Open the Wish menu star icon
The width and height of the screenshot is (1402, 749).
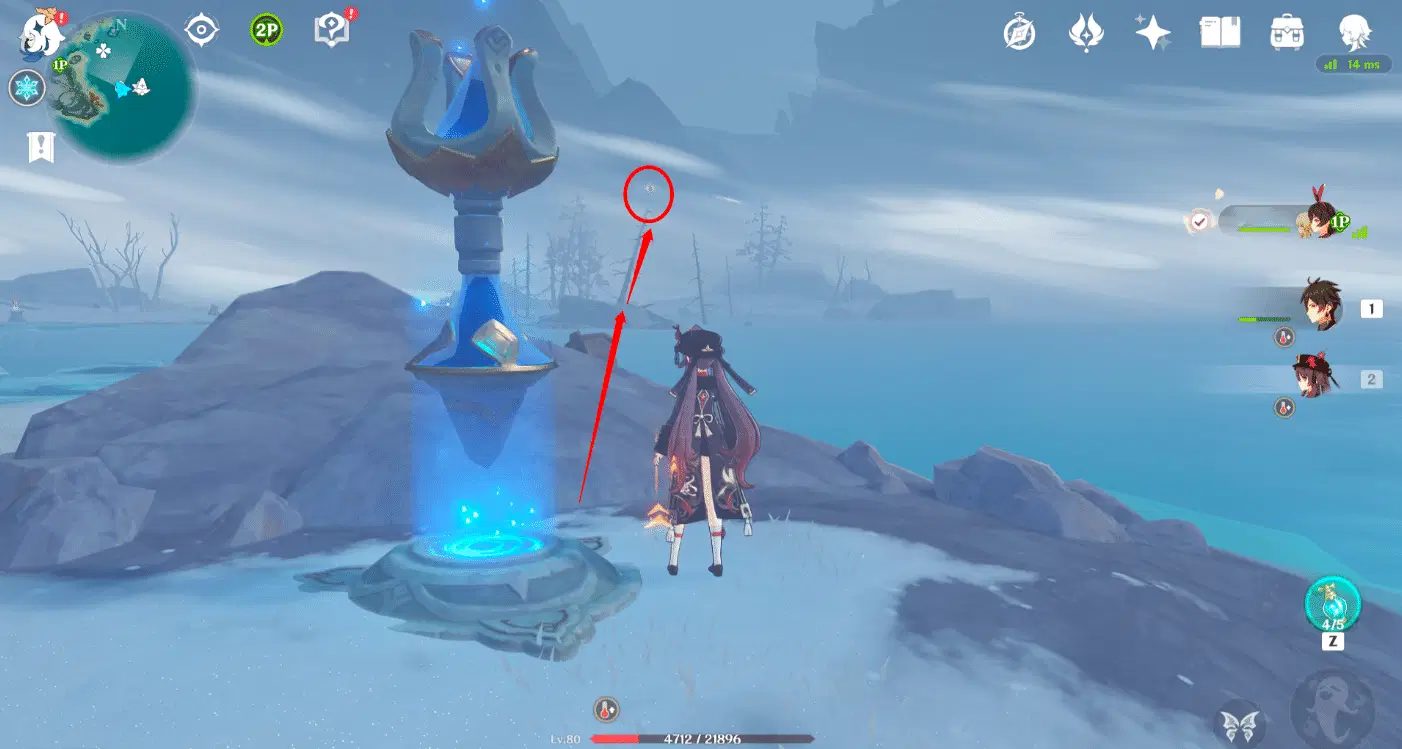(1153, 32)
